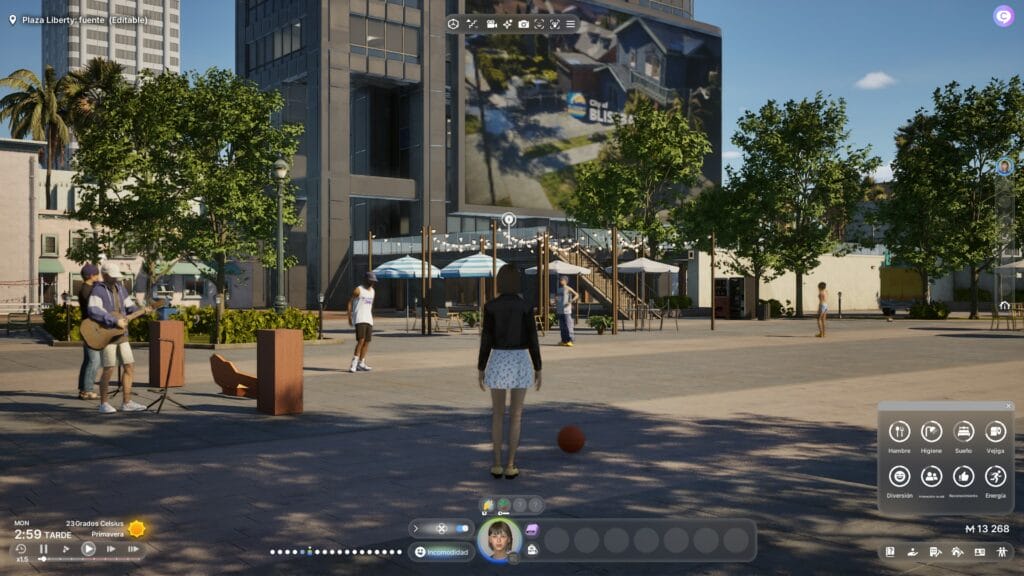
Task: Click the character portrait
Action: (498, 539)
